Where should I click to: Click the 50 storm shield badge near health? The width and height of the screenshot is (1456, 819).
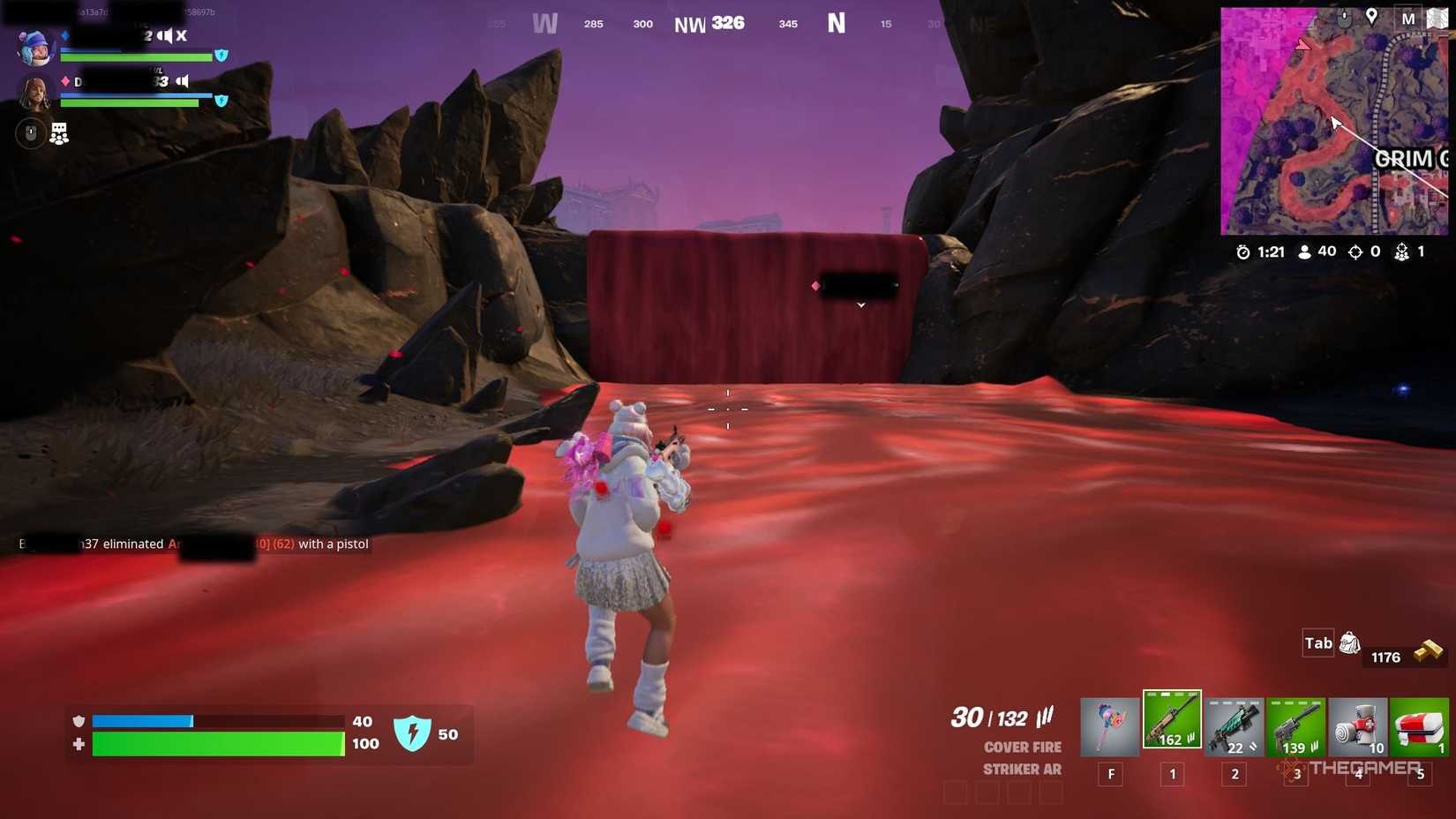point(414,733)
